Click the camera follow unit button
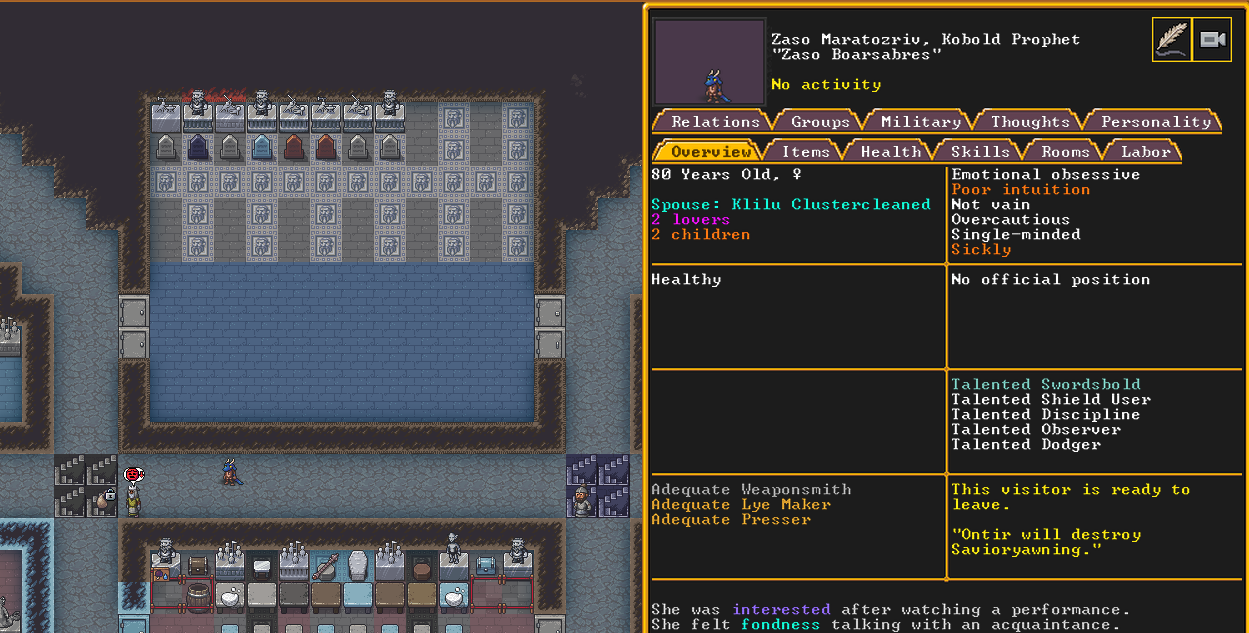 point(1212,40)
